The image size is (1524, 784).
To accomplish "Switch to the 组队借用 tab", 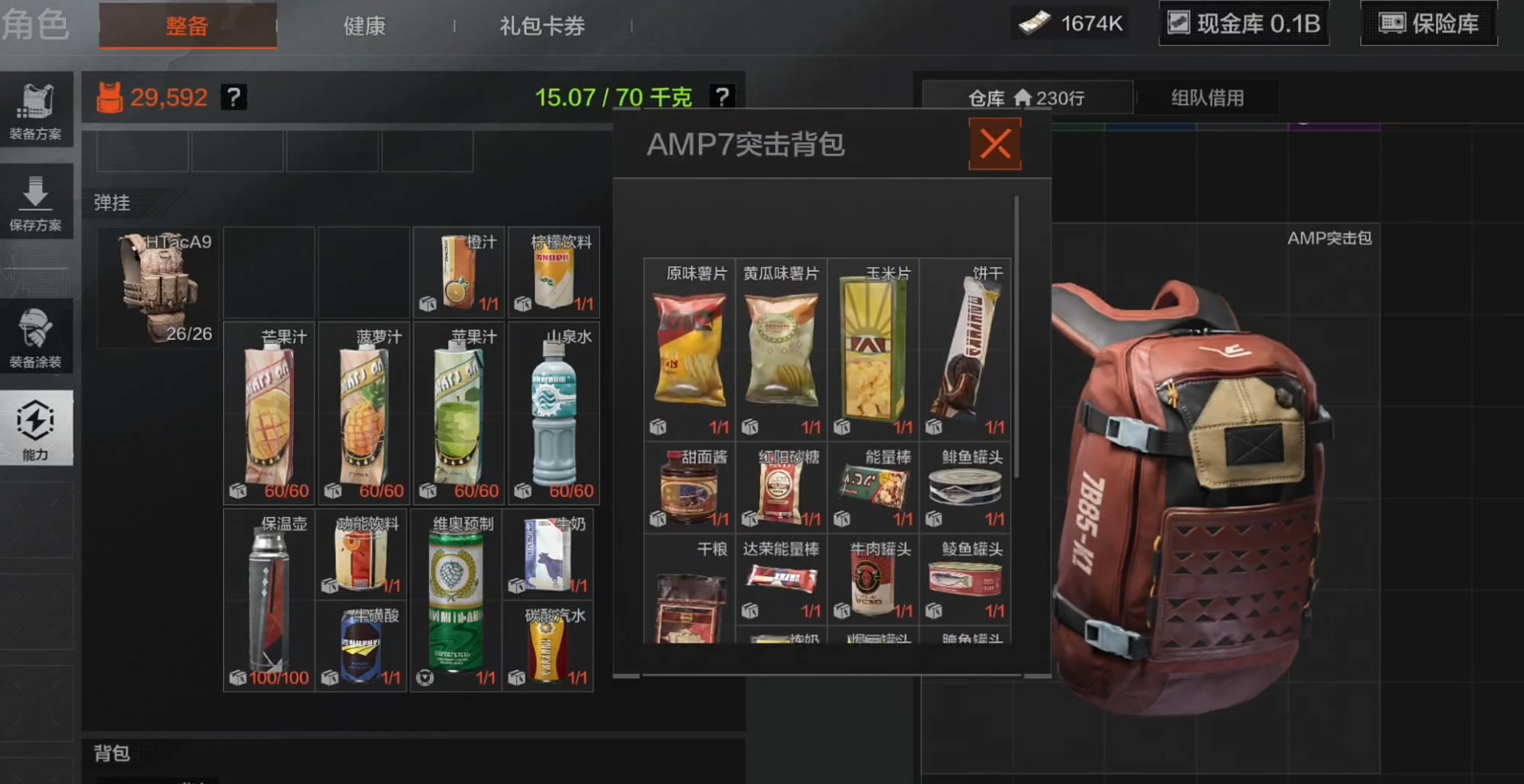I will [1207, 97].
